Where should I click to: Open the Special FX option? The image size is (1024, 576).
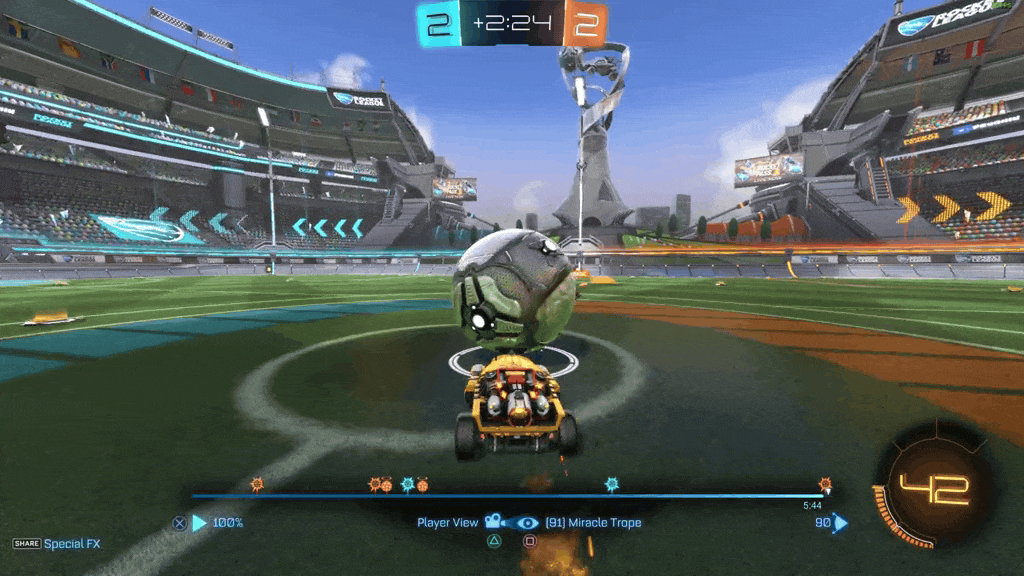click(72, 544)
